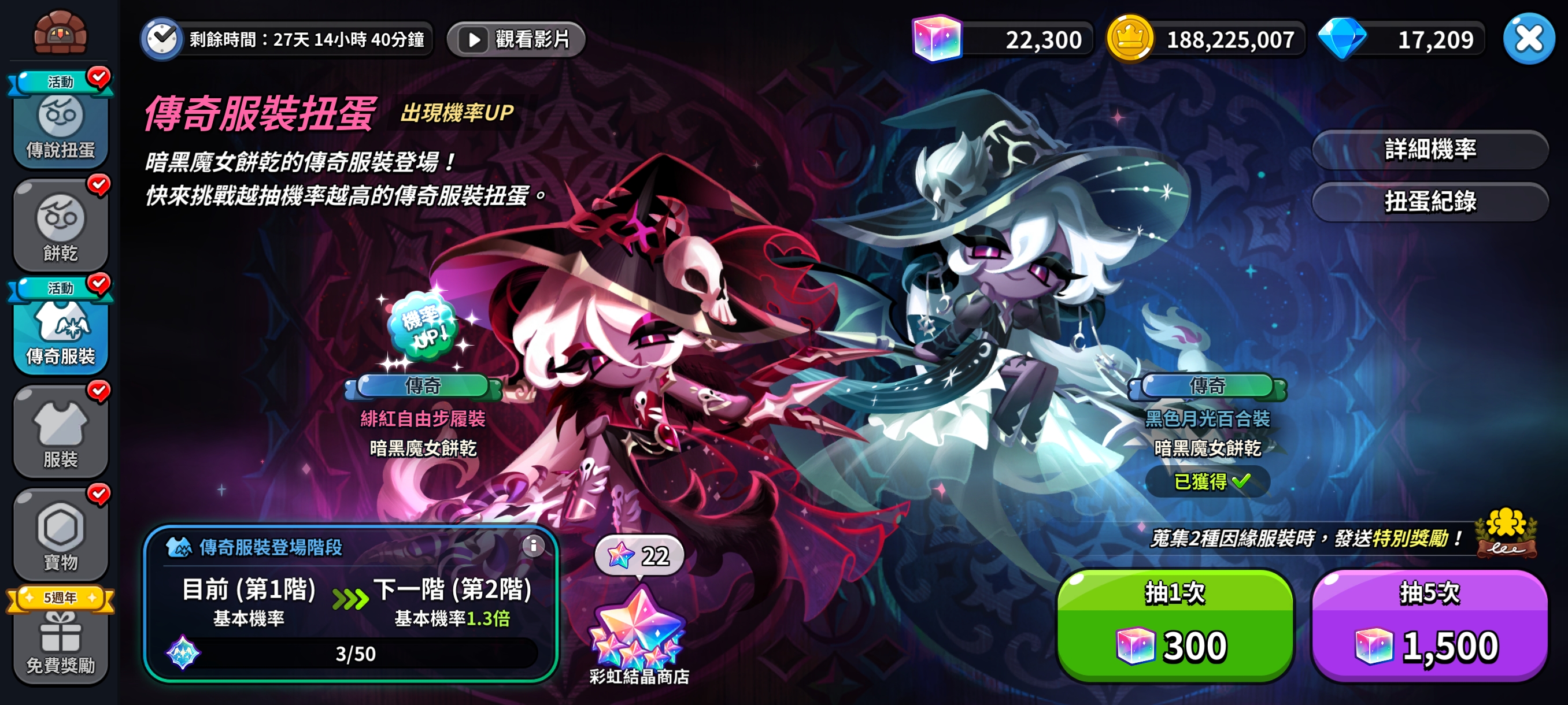Play the 觀看影片 promotional video
Screen dimensions: 1568x705
(x=515, y=39)
